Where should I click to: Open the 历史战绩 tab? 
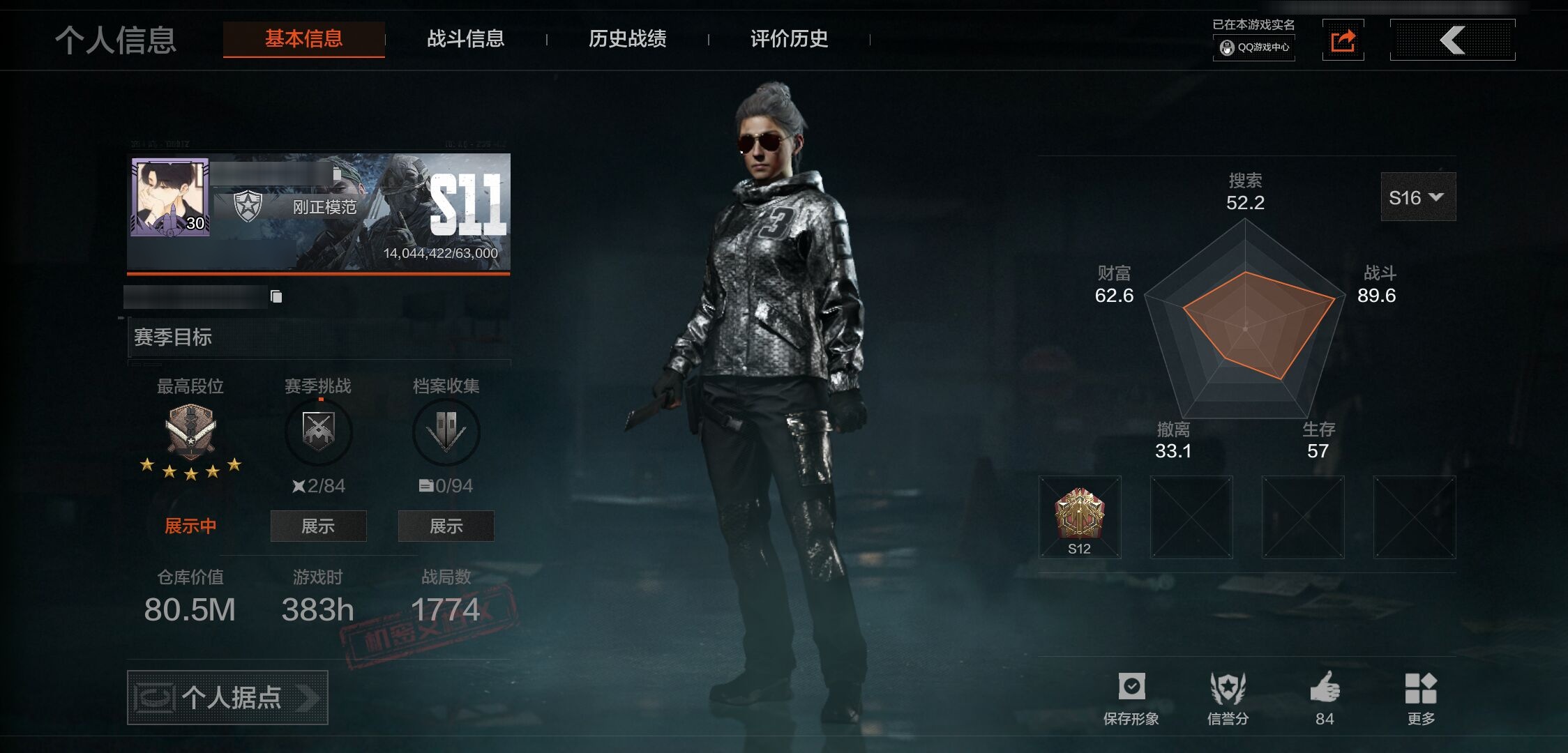click(x=627, y=39)
